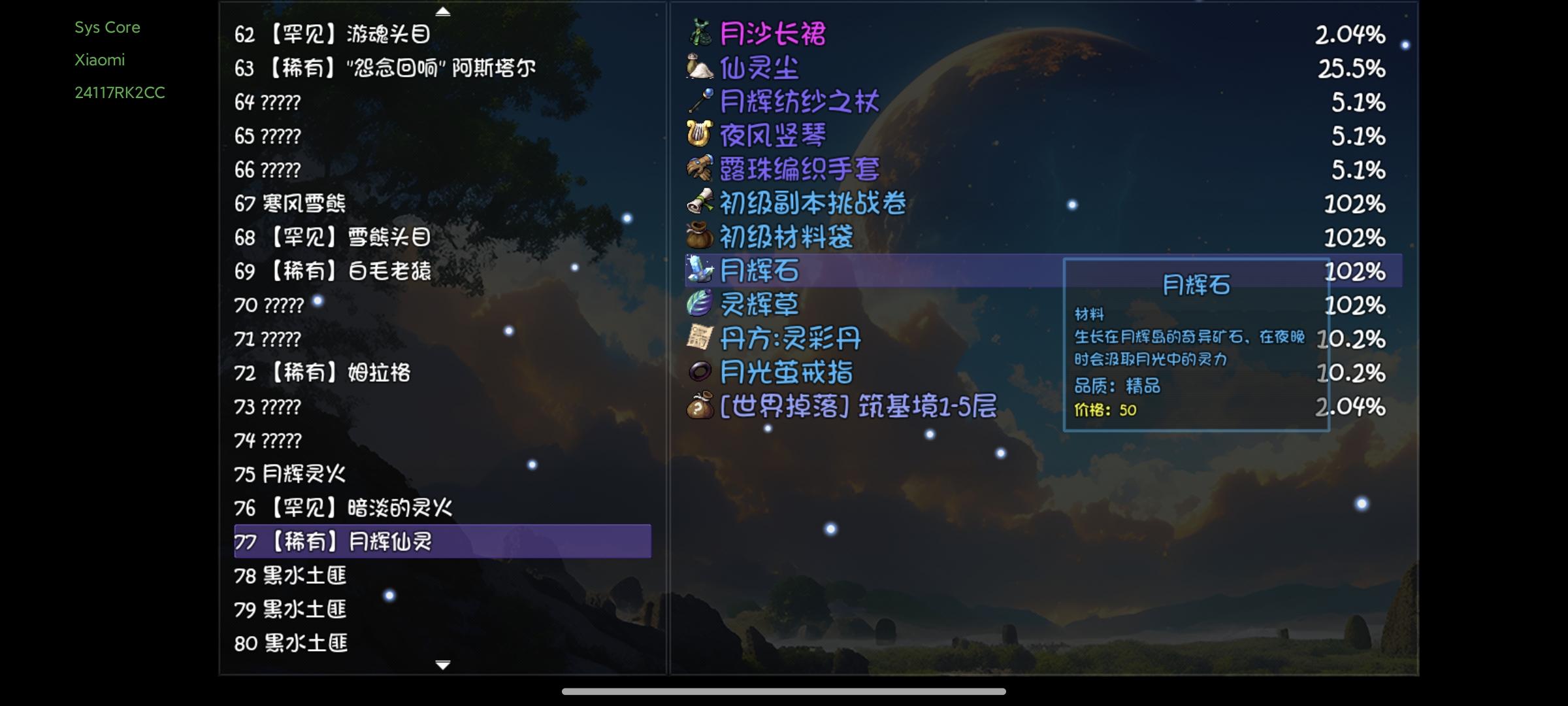Click the Sys Core label

(x=108, y=27)
